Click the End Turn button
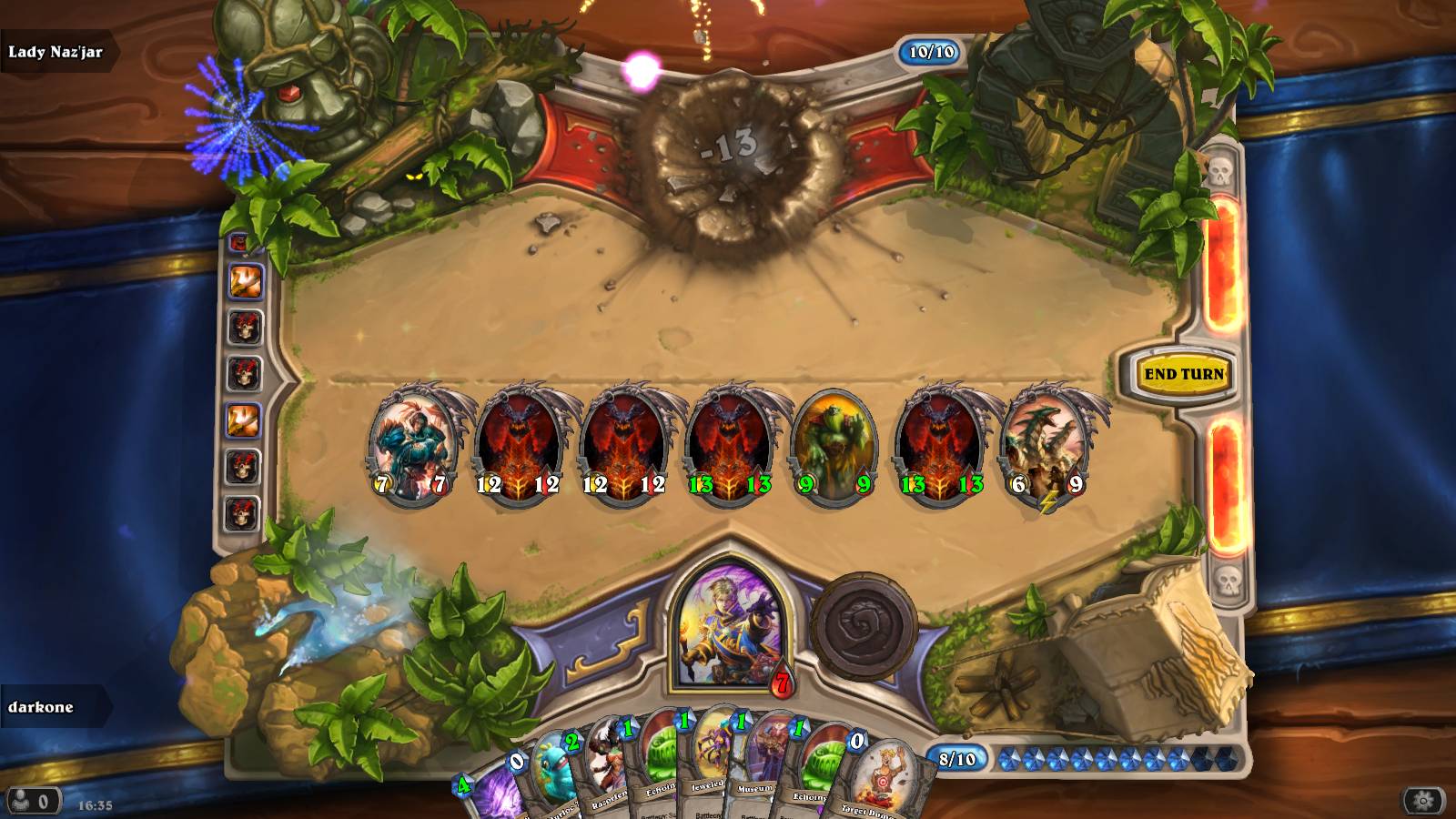The image size is (1456, 819). [1183, 374]
